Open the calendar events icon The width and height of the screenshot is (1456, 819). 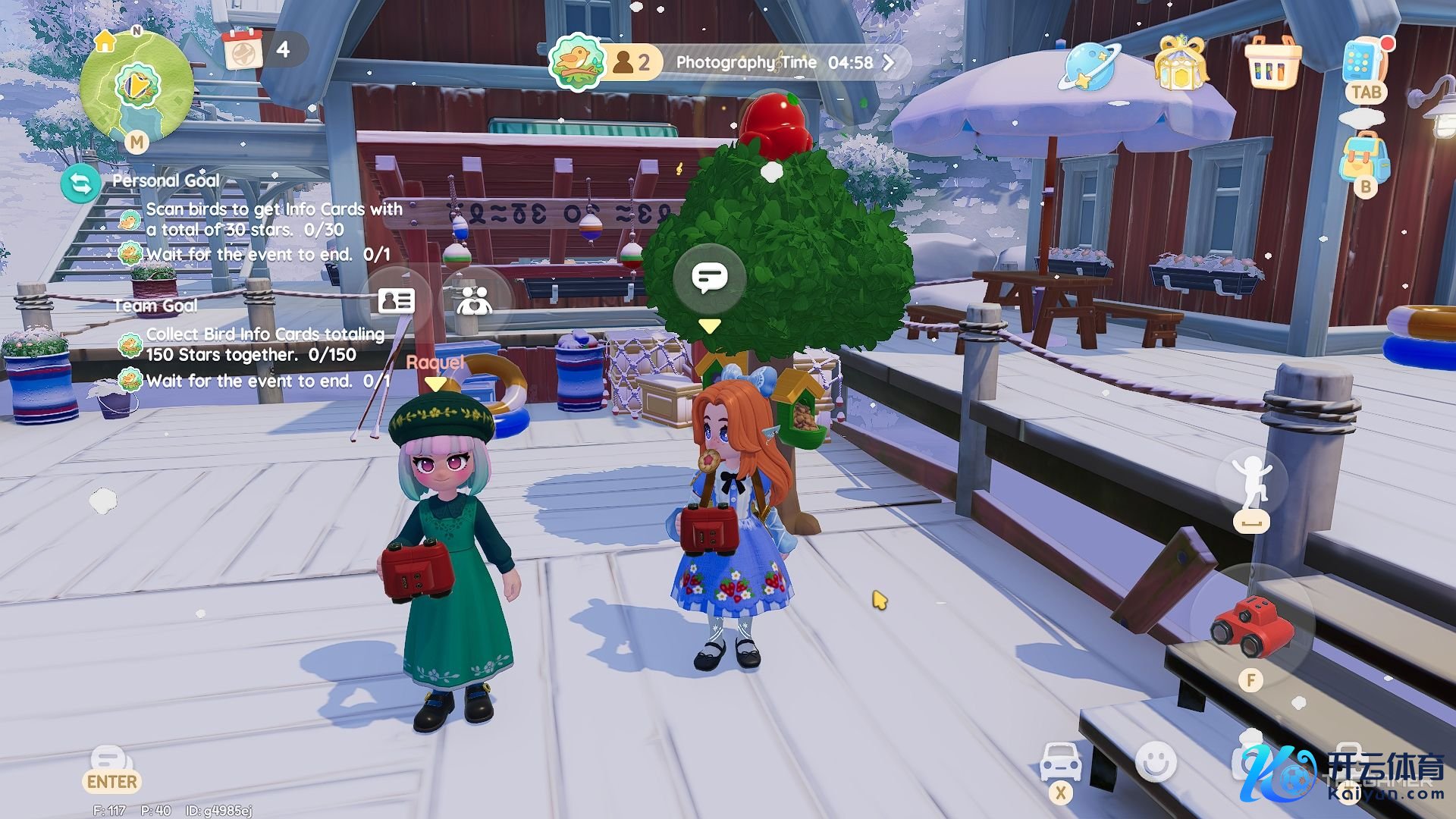click(243, 50)
